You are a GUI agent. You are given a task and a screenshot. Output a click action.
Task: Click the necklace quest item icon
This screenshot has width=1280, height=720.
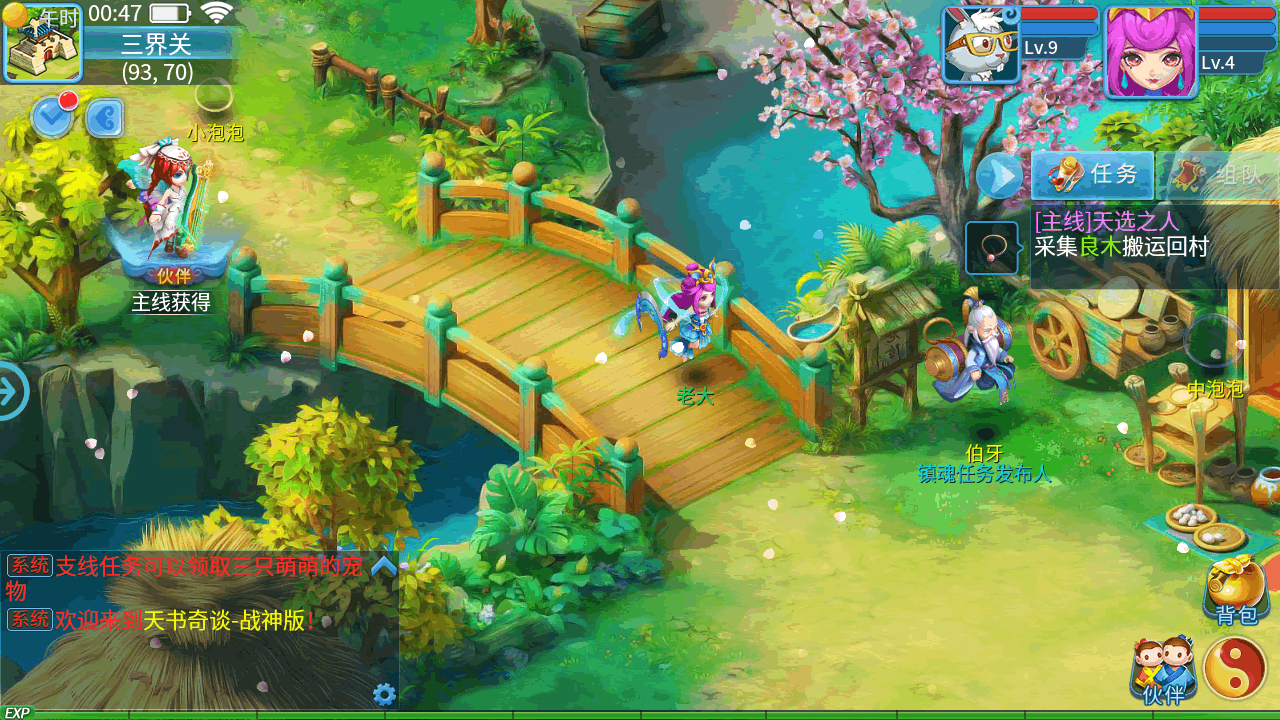[992, 248]
